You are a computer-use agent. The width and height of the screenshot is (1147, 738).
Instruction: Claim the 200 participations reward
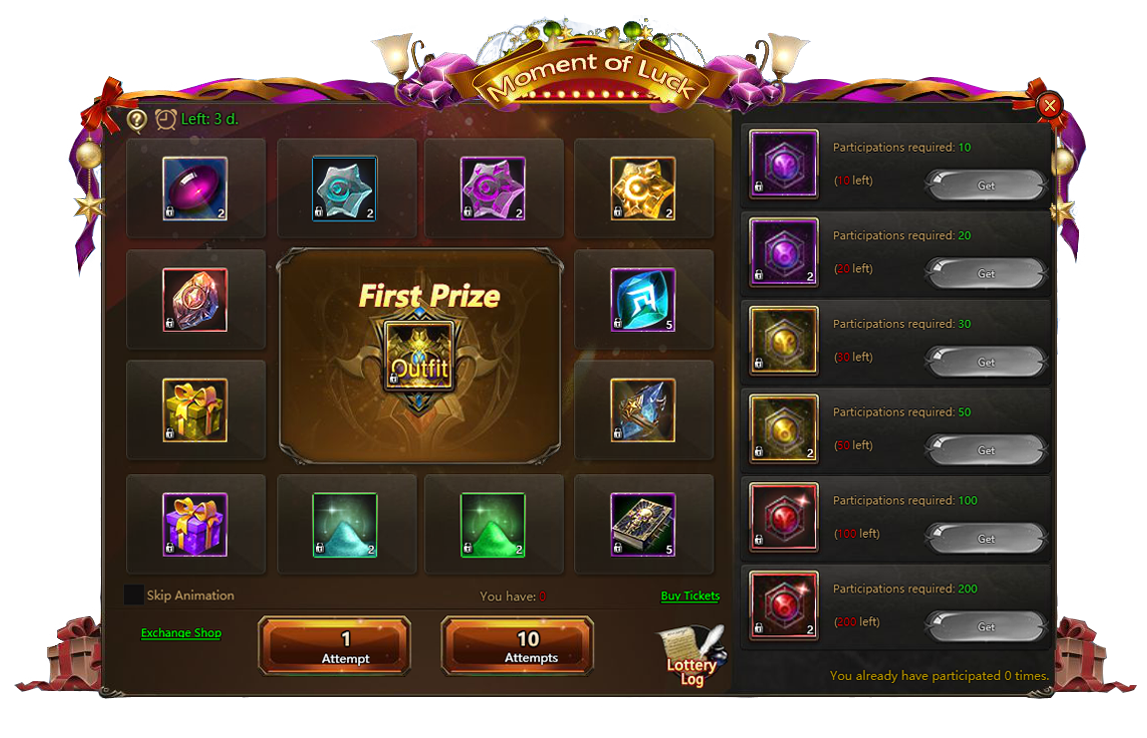click(x=986, y=627)
